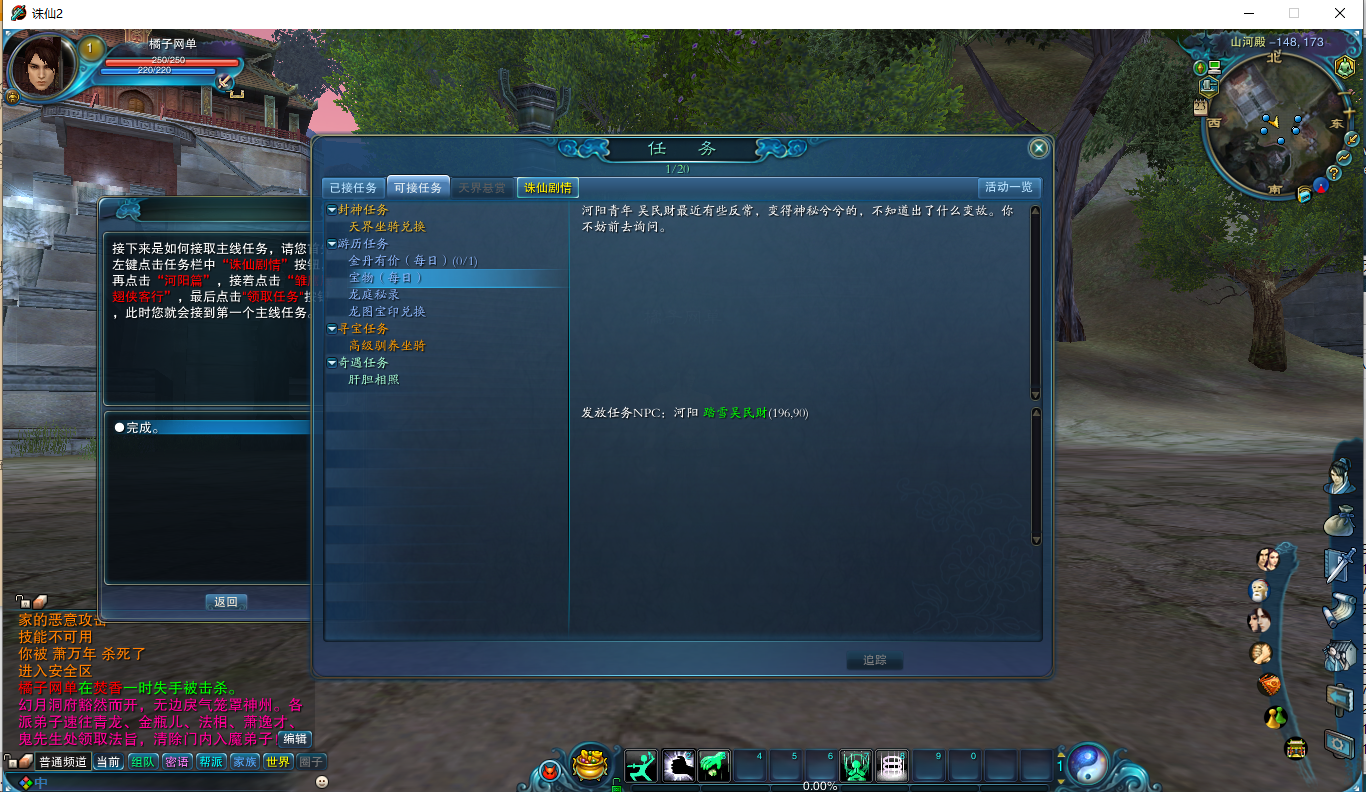Click the 0.00% experience progress bar

tap(818, 786)
